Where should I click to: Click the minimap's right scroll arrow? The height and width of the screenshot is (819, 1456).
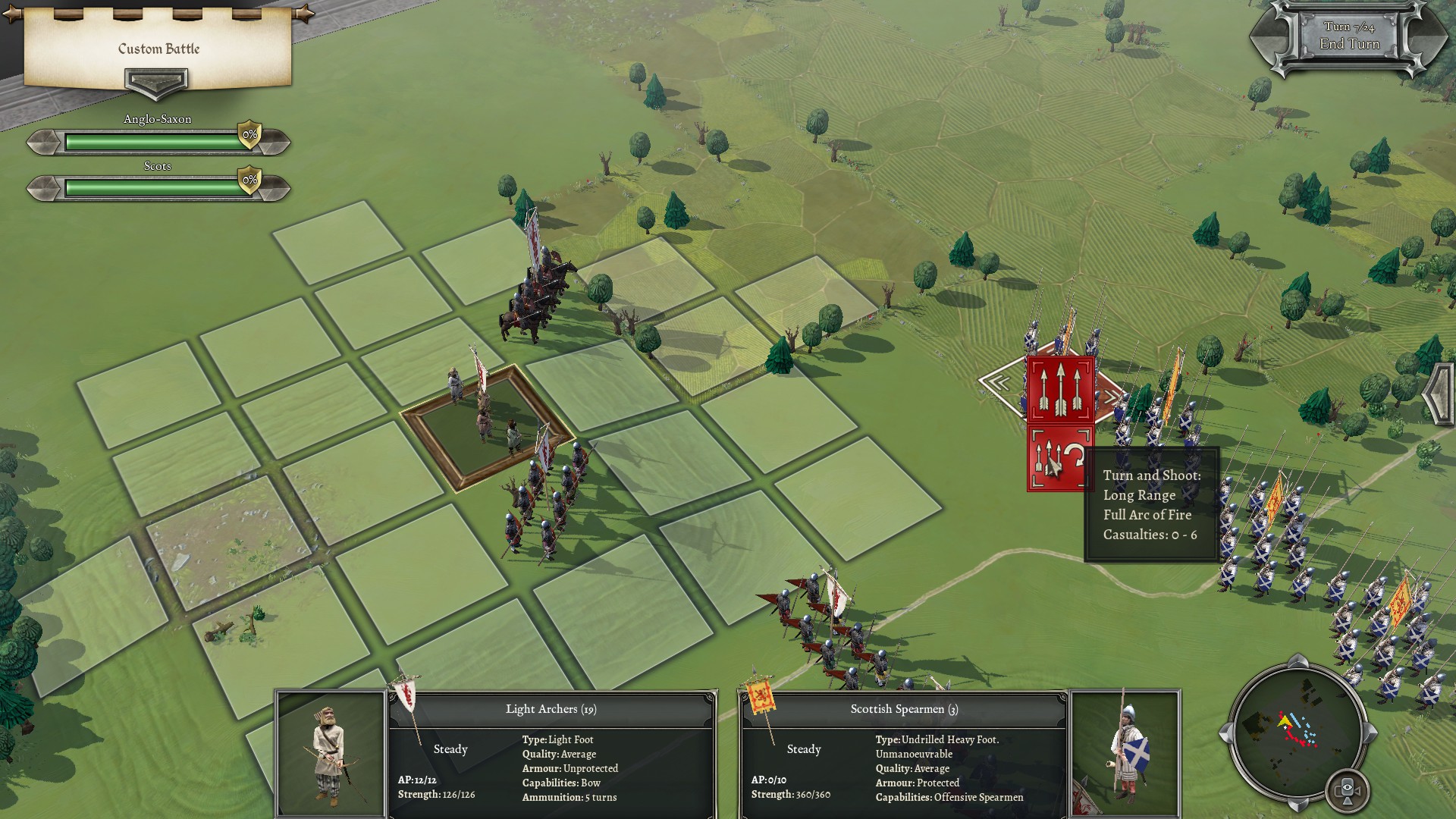click(1370, 733)
